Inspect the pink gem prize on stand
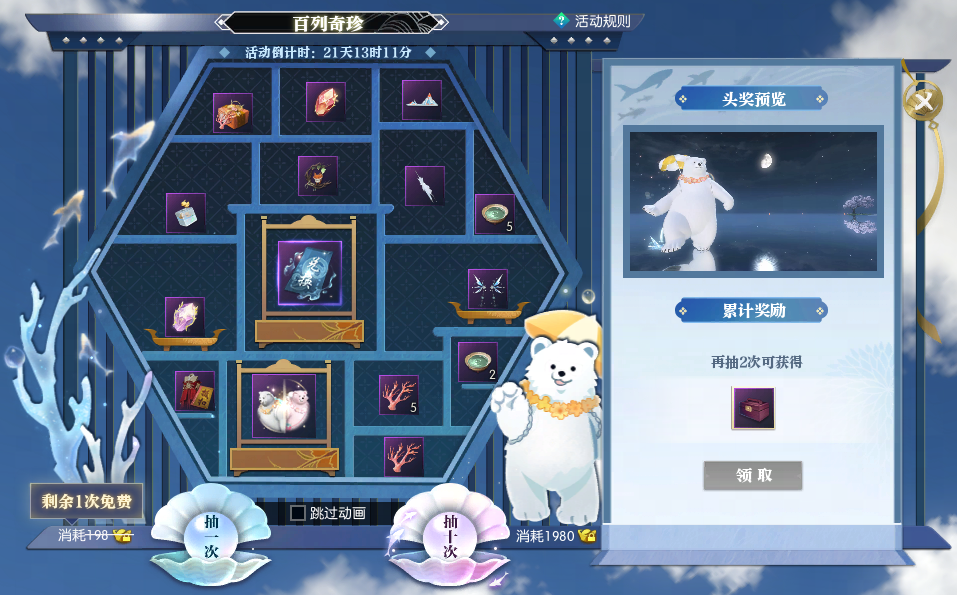957x595 pixels. (185, 316)
